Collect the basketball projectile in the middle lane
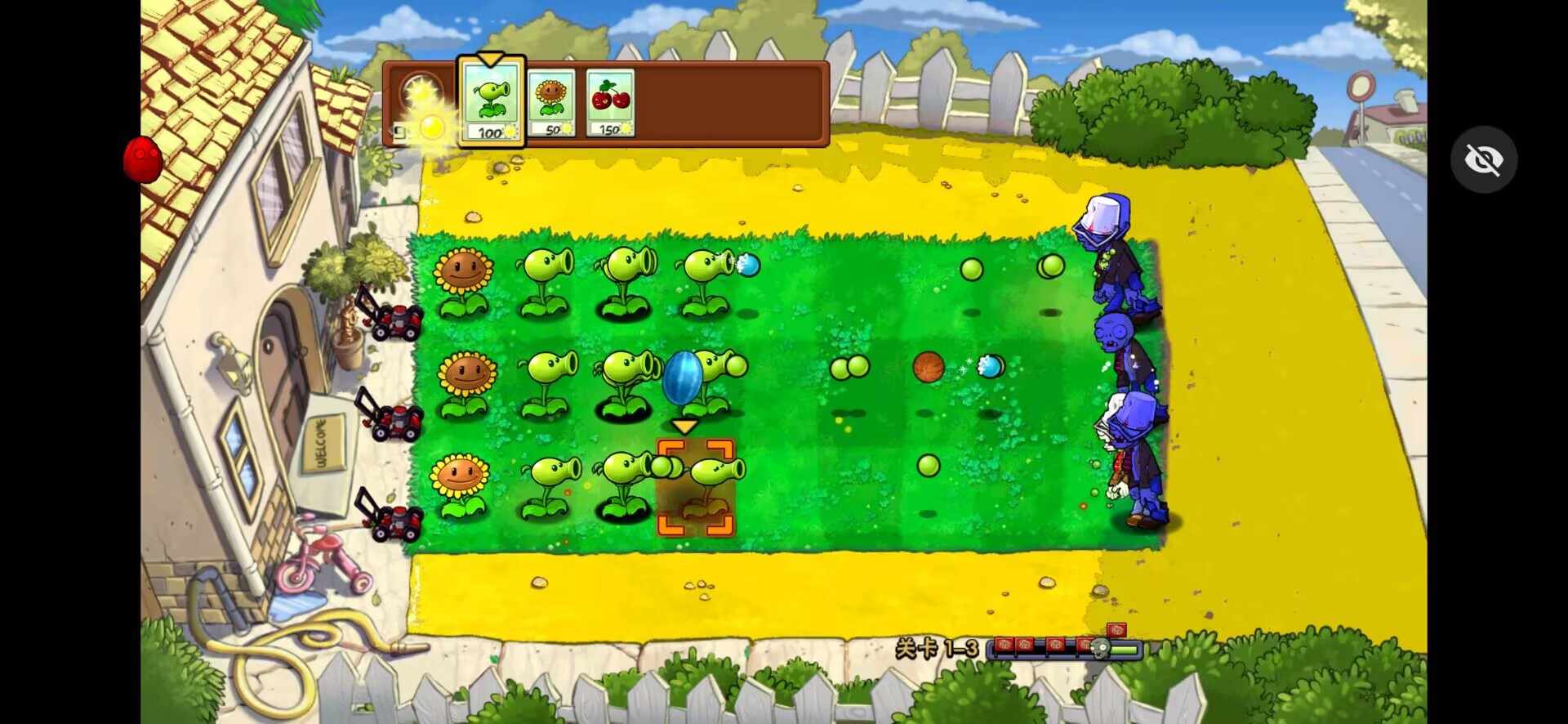Screen dimensions: 1568x724 [929, 367]
